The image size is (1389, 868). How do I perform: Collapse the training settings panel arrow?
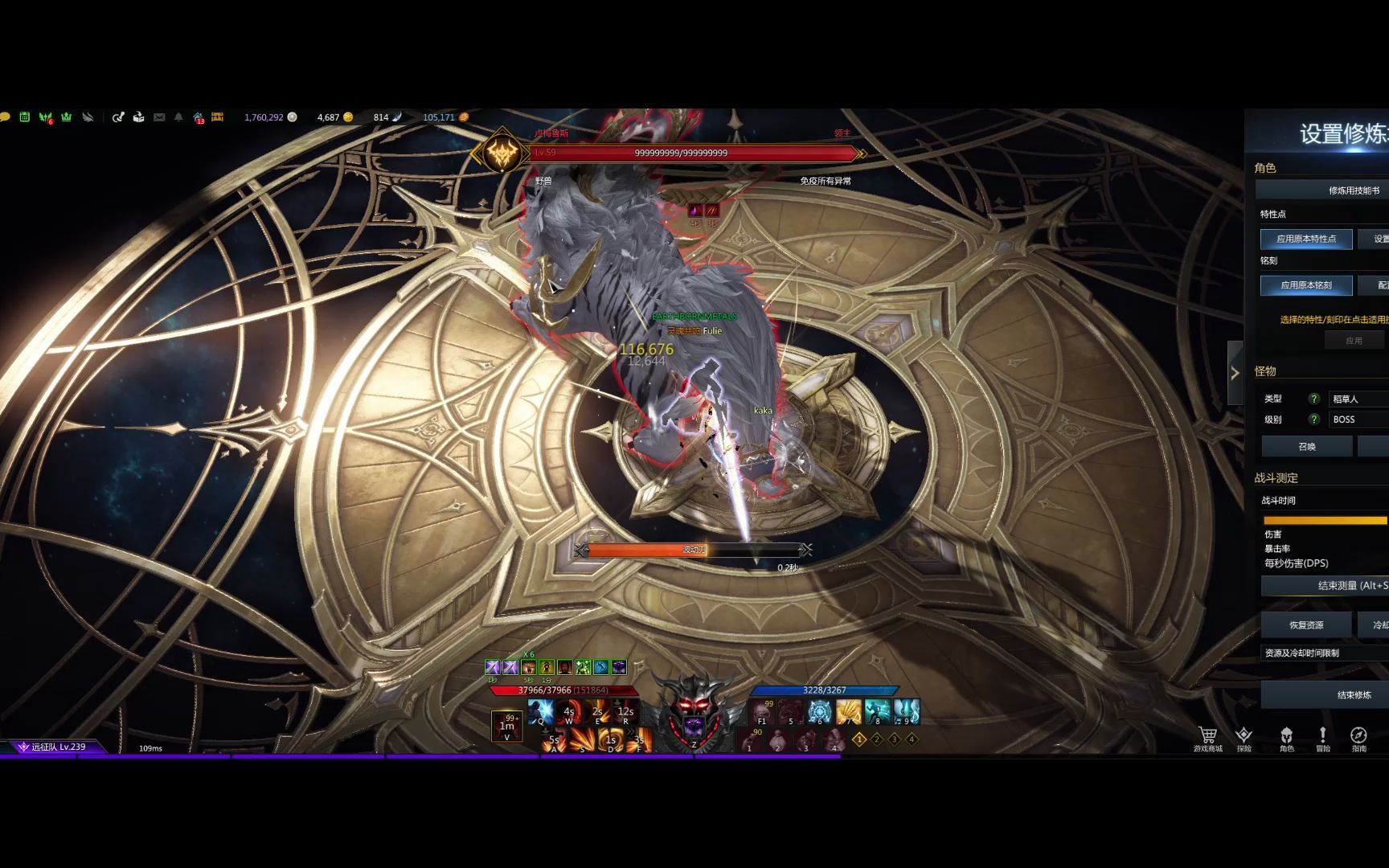click(x=1235, y=373)
